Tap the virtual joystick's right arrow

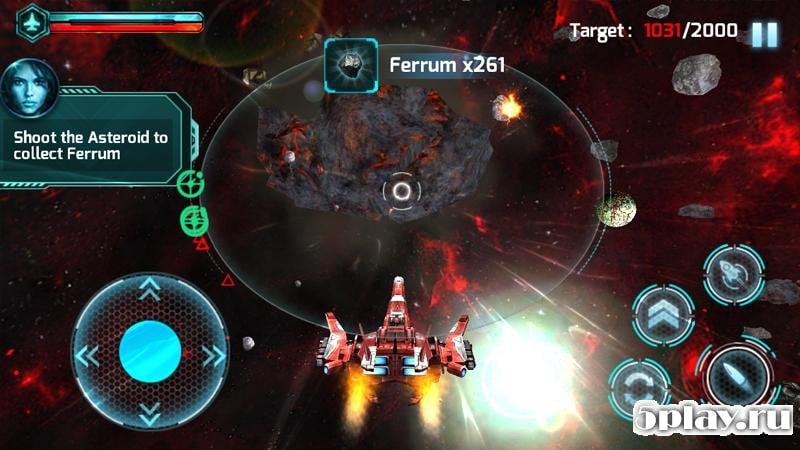(212, 355)
